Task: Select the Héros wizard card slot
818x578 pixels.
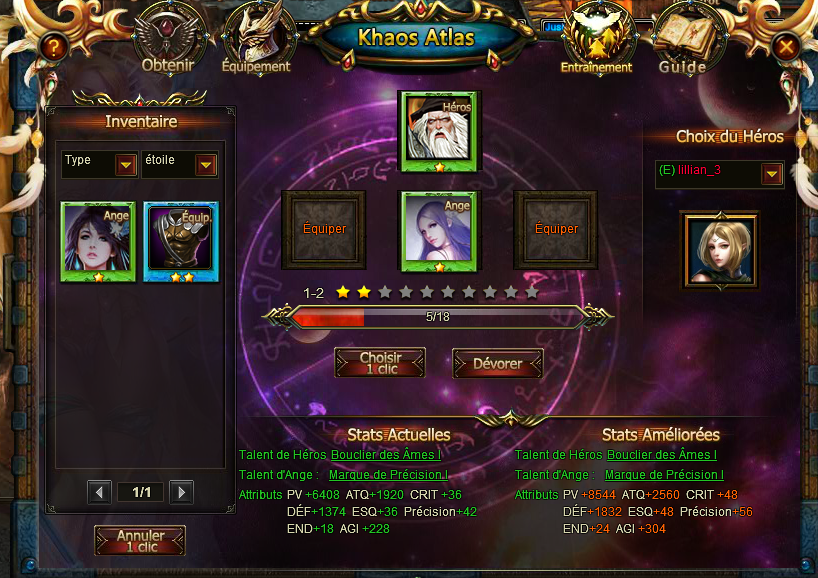Action: [440, 132]
